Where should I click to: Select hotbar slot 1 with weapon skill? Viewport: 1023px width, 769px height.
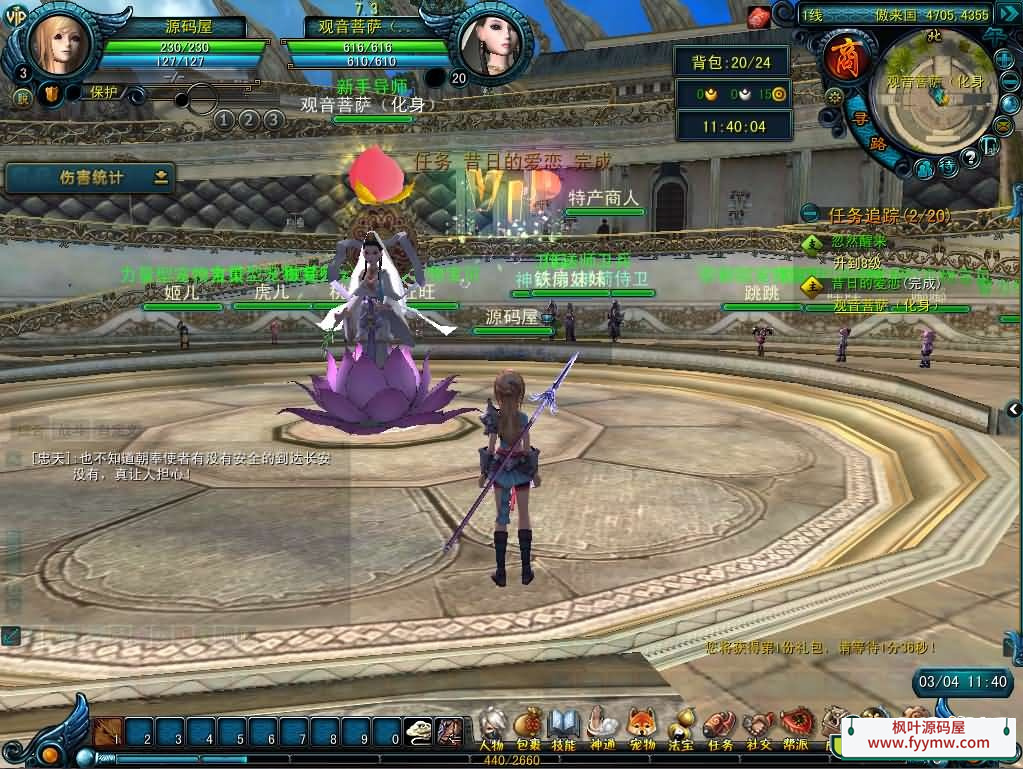[x=108, y=734]
